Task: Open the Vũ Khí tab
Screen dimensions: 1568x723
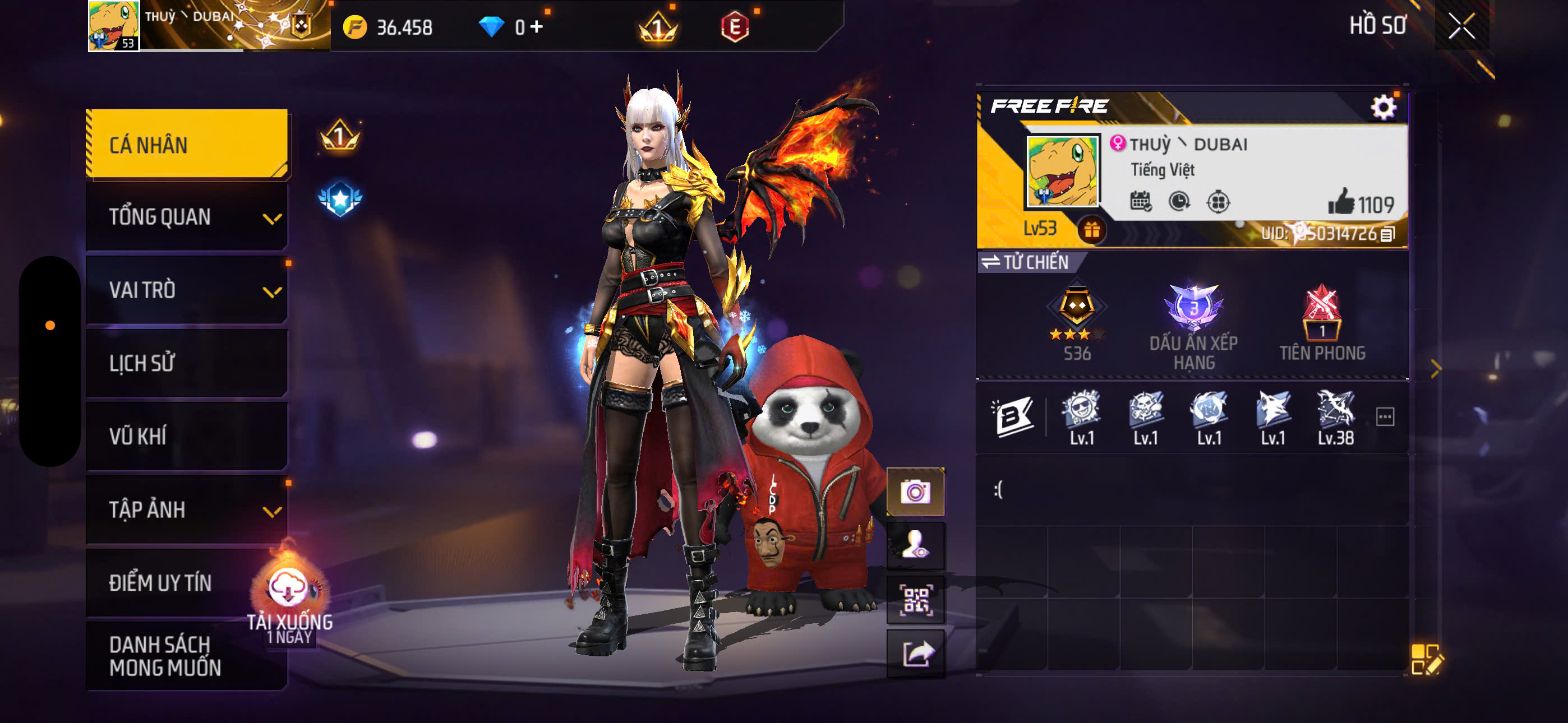Action: [187, 435]
